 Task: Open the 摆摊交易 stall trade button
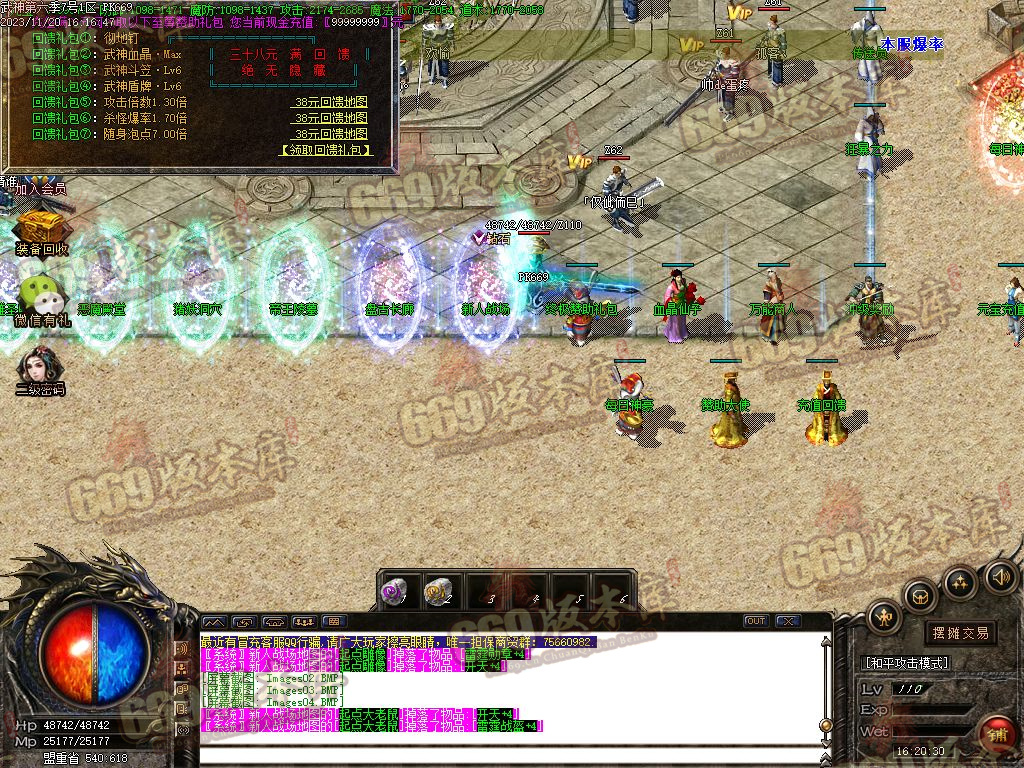pos(959,633)
